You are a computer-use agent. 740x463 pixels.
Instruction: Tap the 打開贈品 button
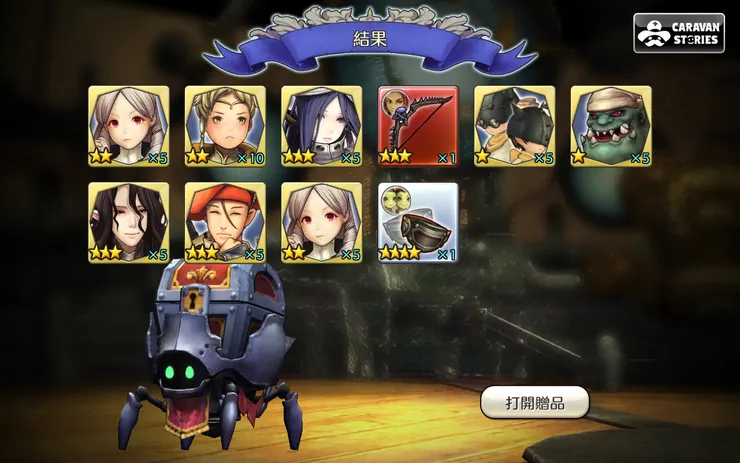(x=534, y=402)
